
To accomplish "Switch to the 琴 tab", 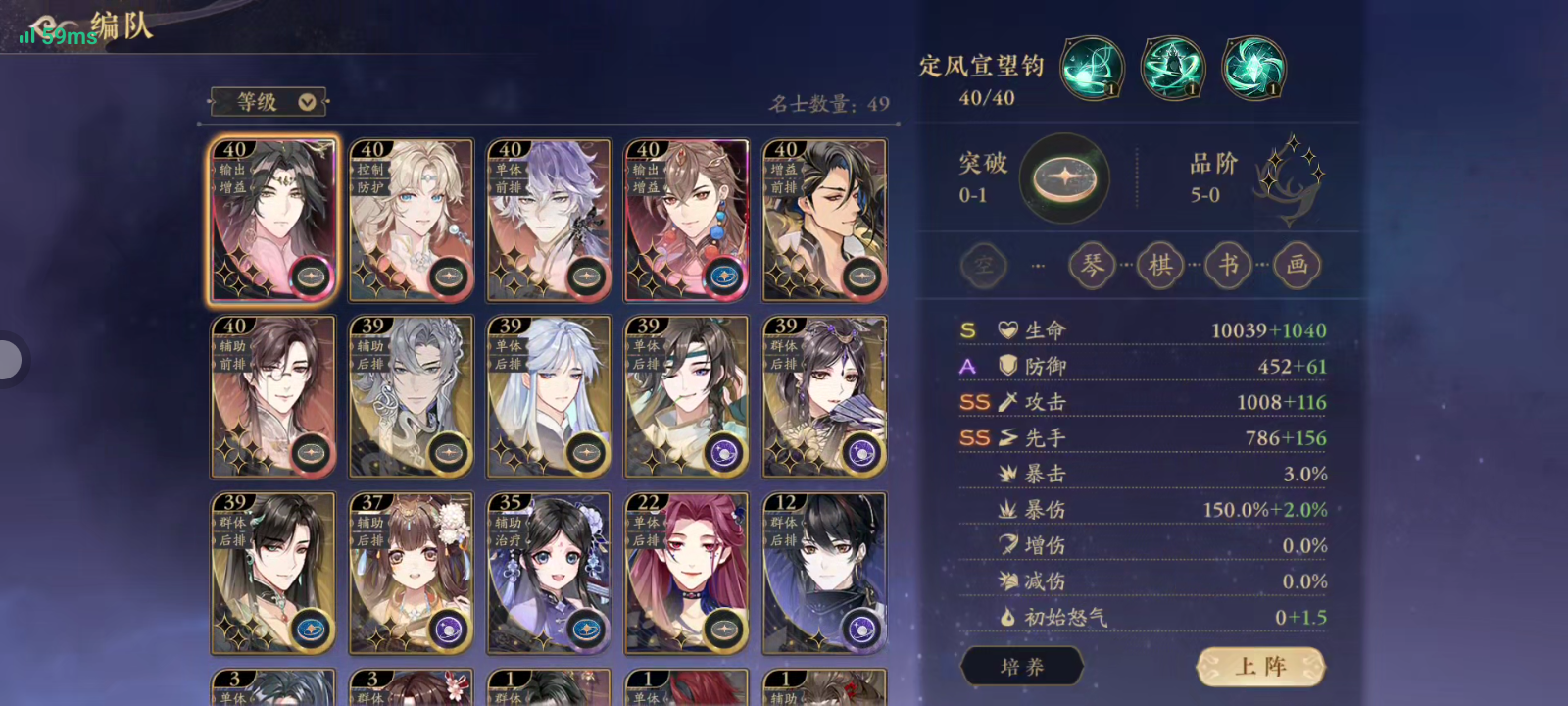I will pos(1091,265).
